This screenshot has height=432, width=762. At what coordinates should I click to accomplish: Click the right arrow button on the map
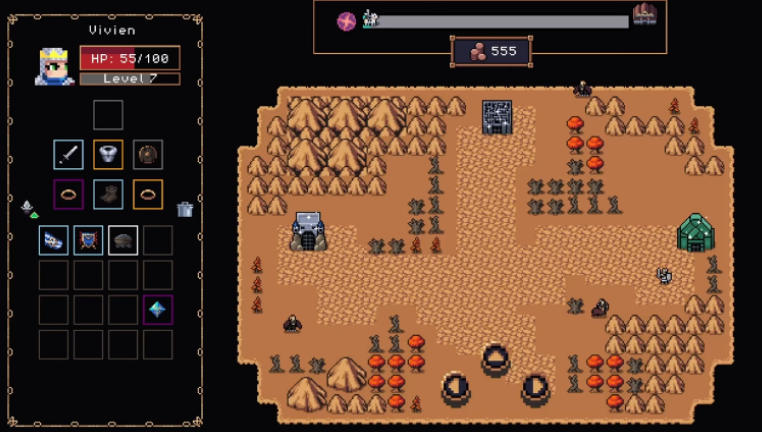click(x=536, y=388)
